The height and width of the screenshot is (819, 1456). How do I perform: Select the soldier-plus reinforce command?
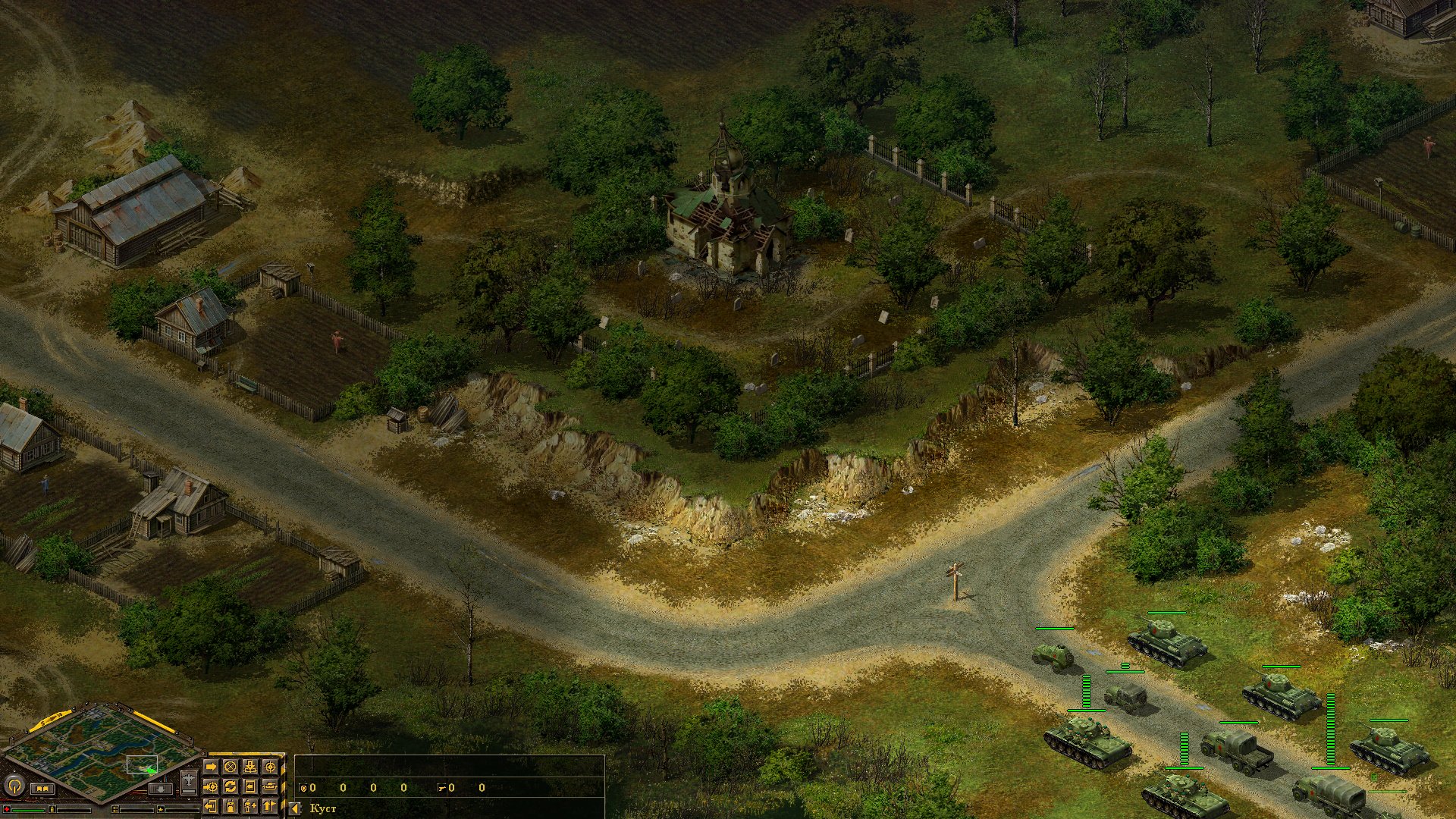[x=249, y=805]
